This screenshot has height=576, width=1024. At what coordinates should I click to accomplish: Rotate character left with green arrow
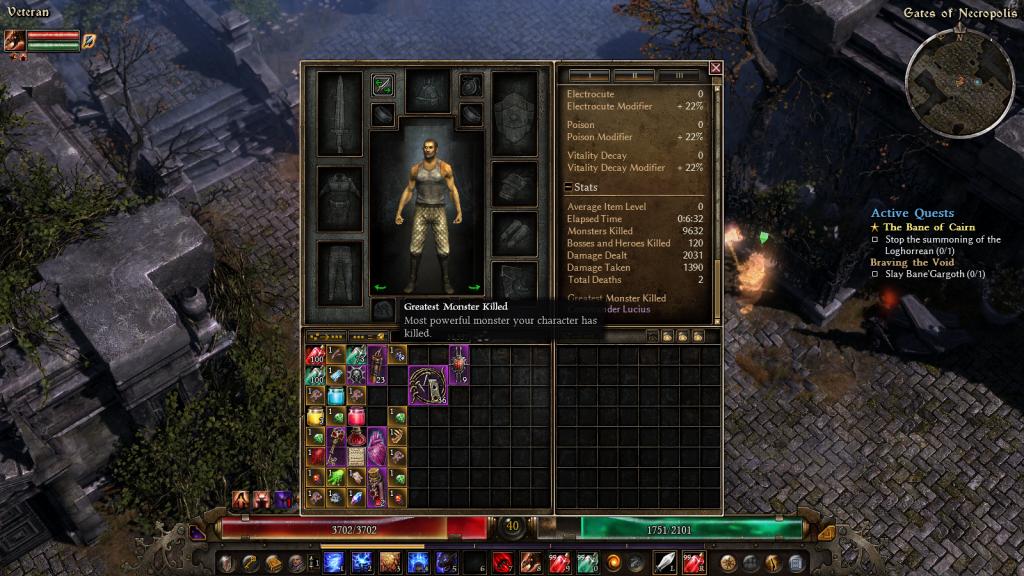(x=379, y=288)
